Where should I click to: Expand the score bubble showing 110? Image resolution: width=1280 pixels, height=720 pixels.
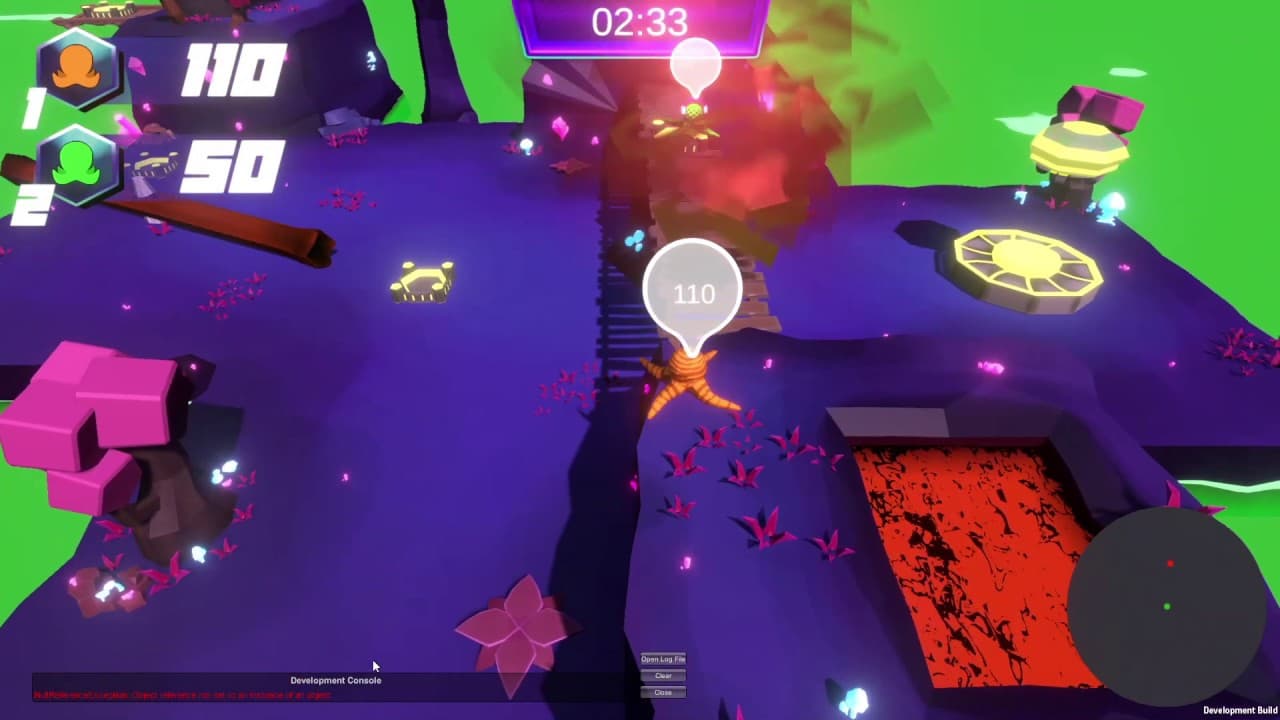pos(694,290)
